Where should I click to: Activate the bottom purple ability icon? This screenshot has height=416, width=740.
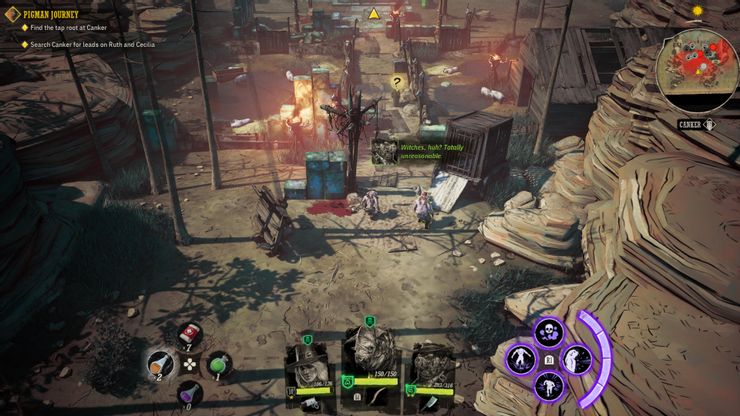[x=549, y=385]
